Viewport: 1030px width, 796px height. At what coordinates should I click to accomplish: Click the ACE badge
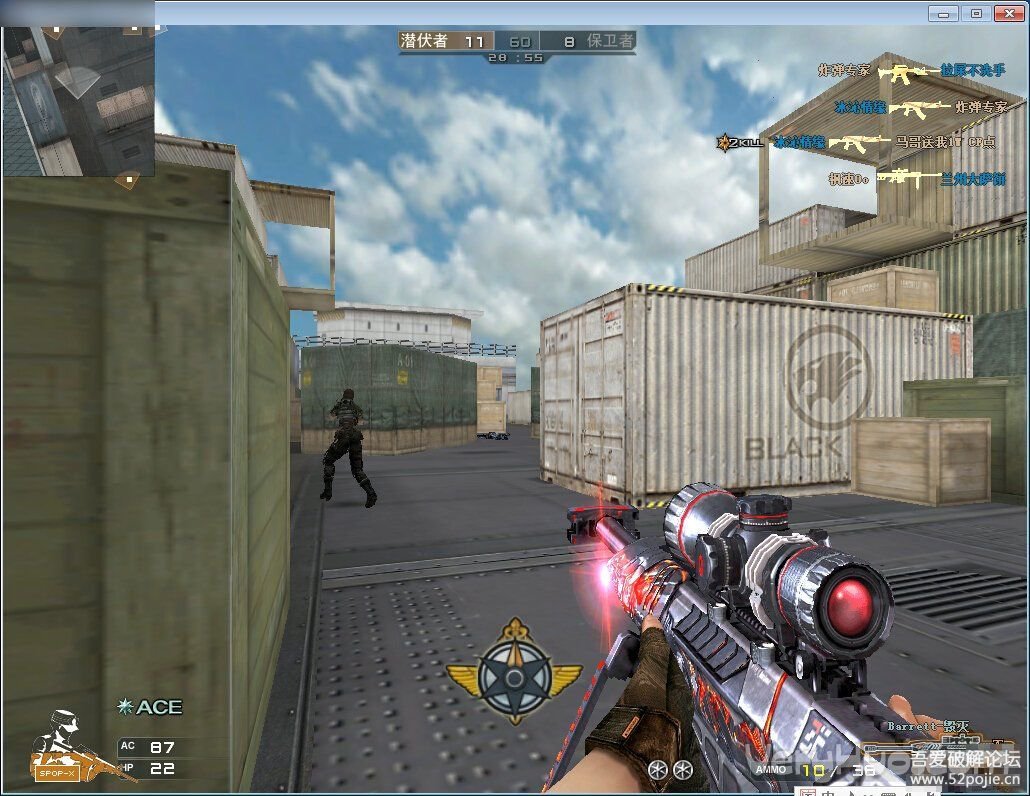click(150, 707)
